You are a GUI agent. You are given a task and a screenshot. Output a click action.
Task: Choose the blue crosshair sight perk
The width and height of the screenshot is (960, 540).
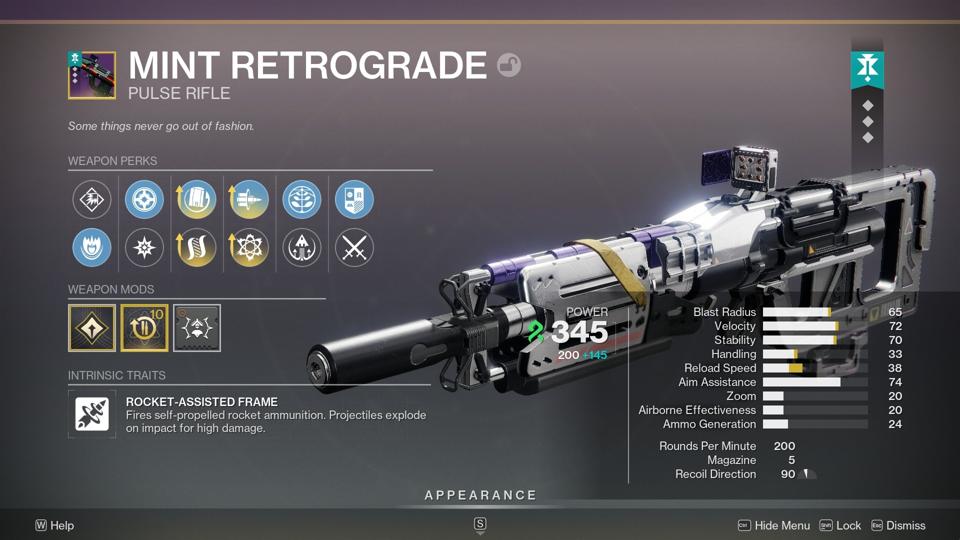coord(144,200)
